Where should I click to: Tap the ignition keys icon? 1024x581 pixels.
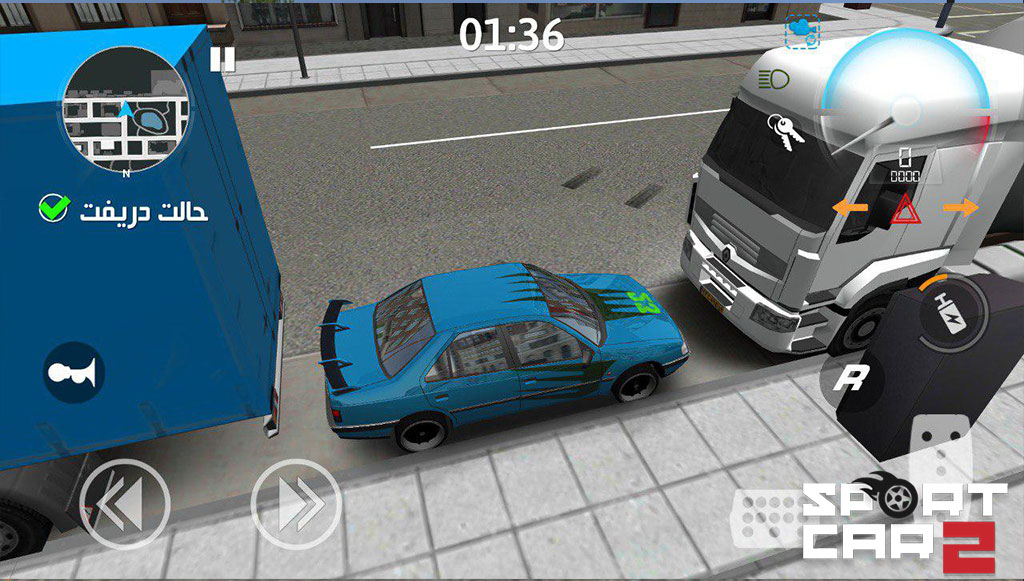point(779,132)
